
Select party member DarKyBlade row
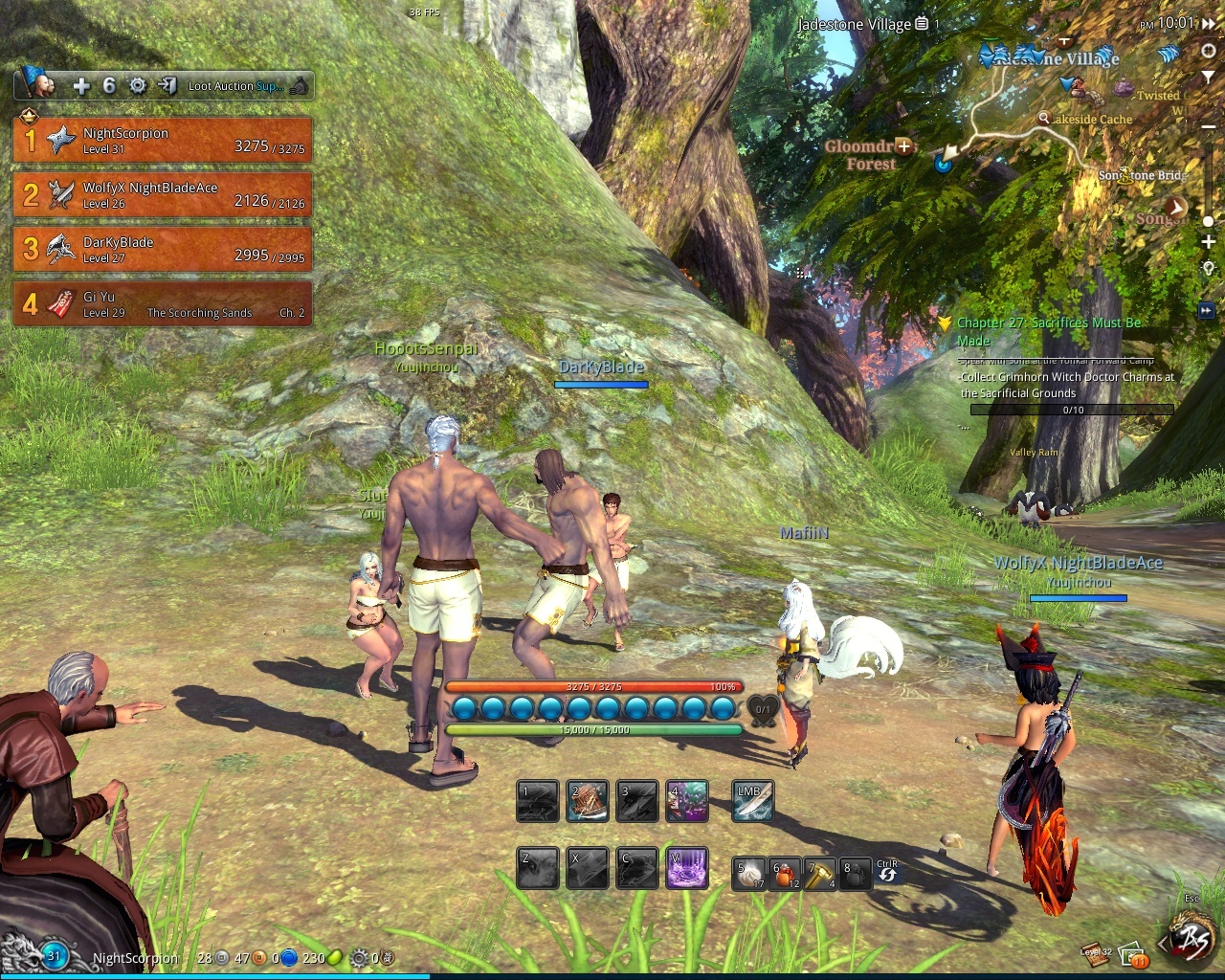tap(162, 250)
